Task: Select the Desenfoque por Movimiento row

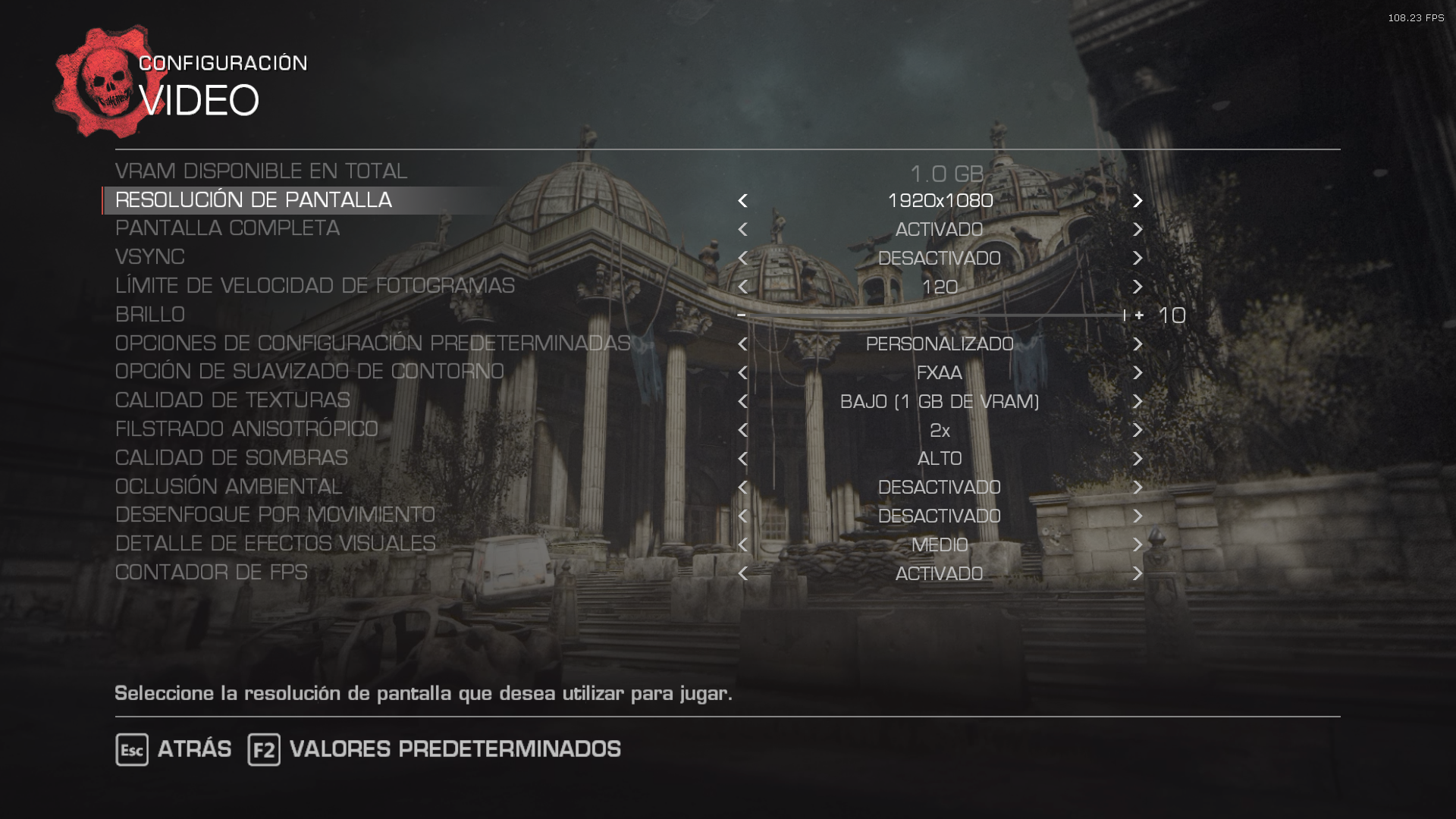Action: [275, 515]
